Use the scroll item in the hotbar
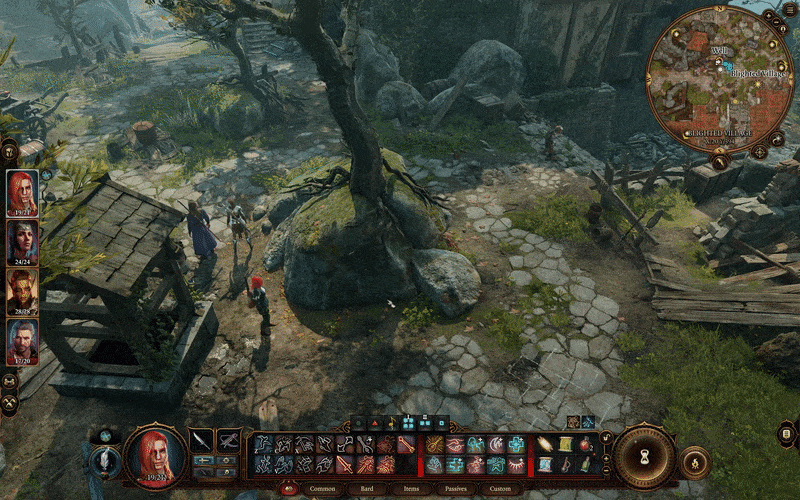 tap(565, 444)
